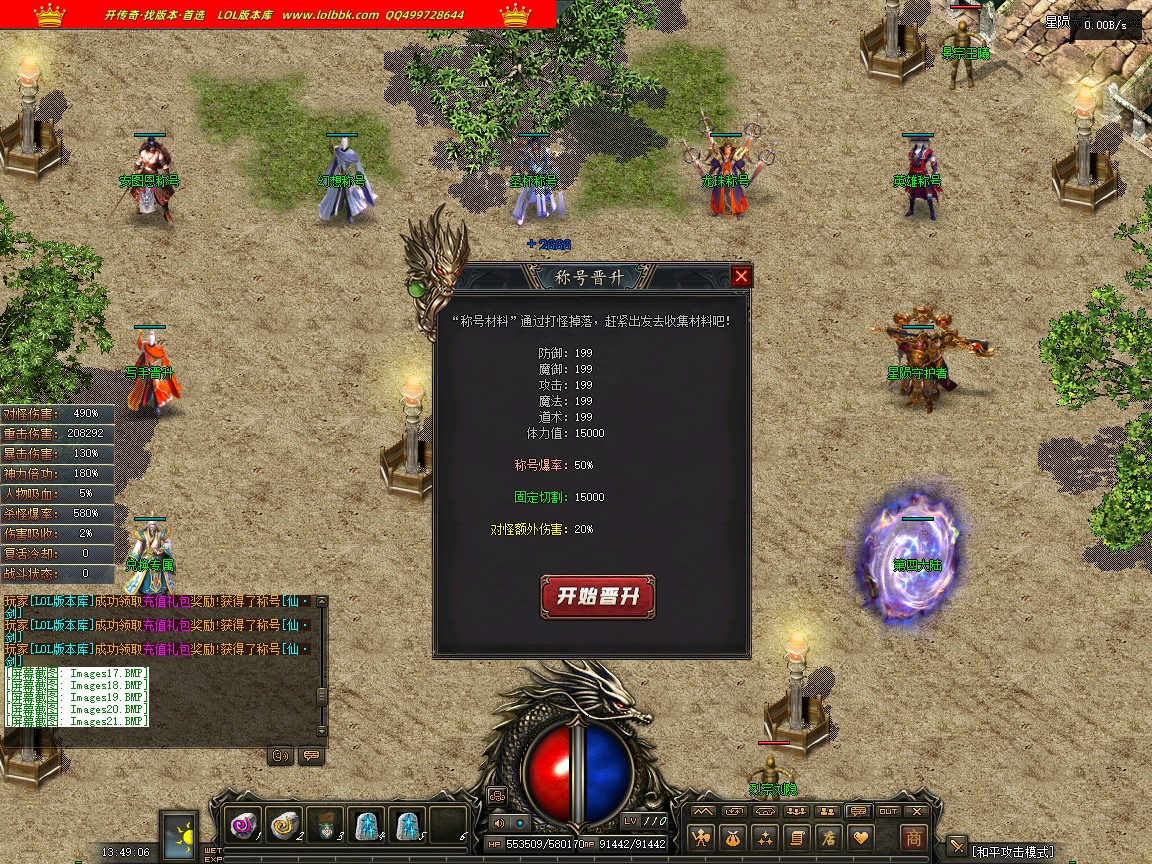Use the yellow swirl stone in slot 2
1152x864 pixels.
point(285,825)
